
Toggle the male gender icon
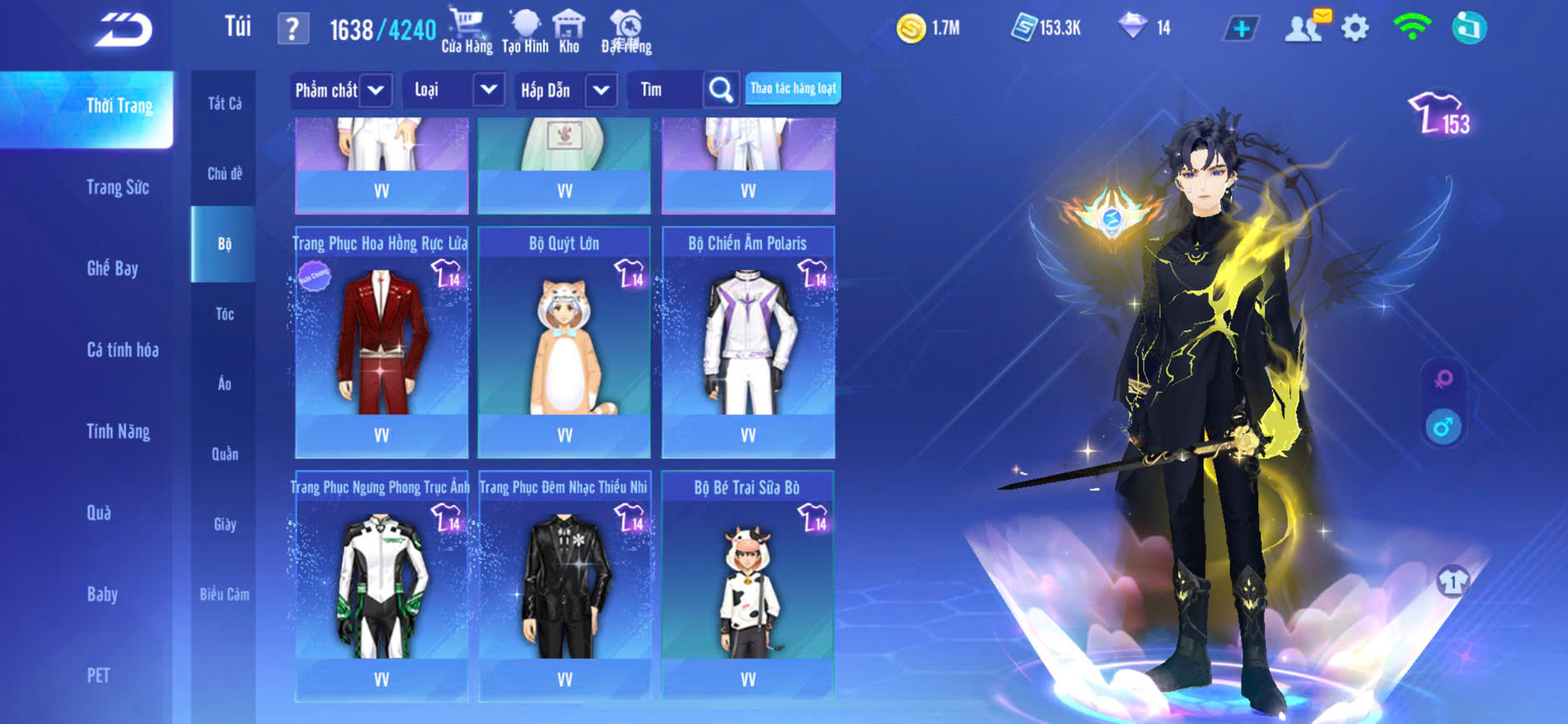click(1443, 428)
